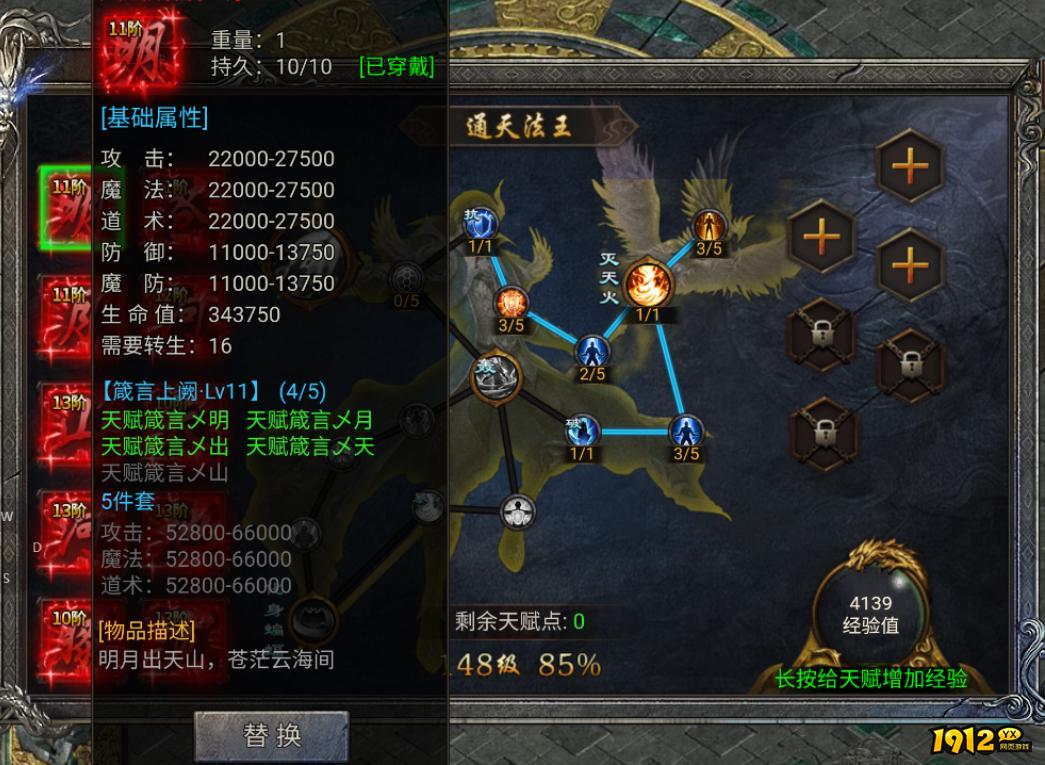Viewport: 1045px width, 765px height.
Task: Upgrade the blue figure talent at 2/5
Action: [x=592, y=351]
